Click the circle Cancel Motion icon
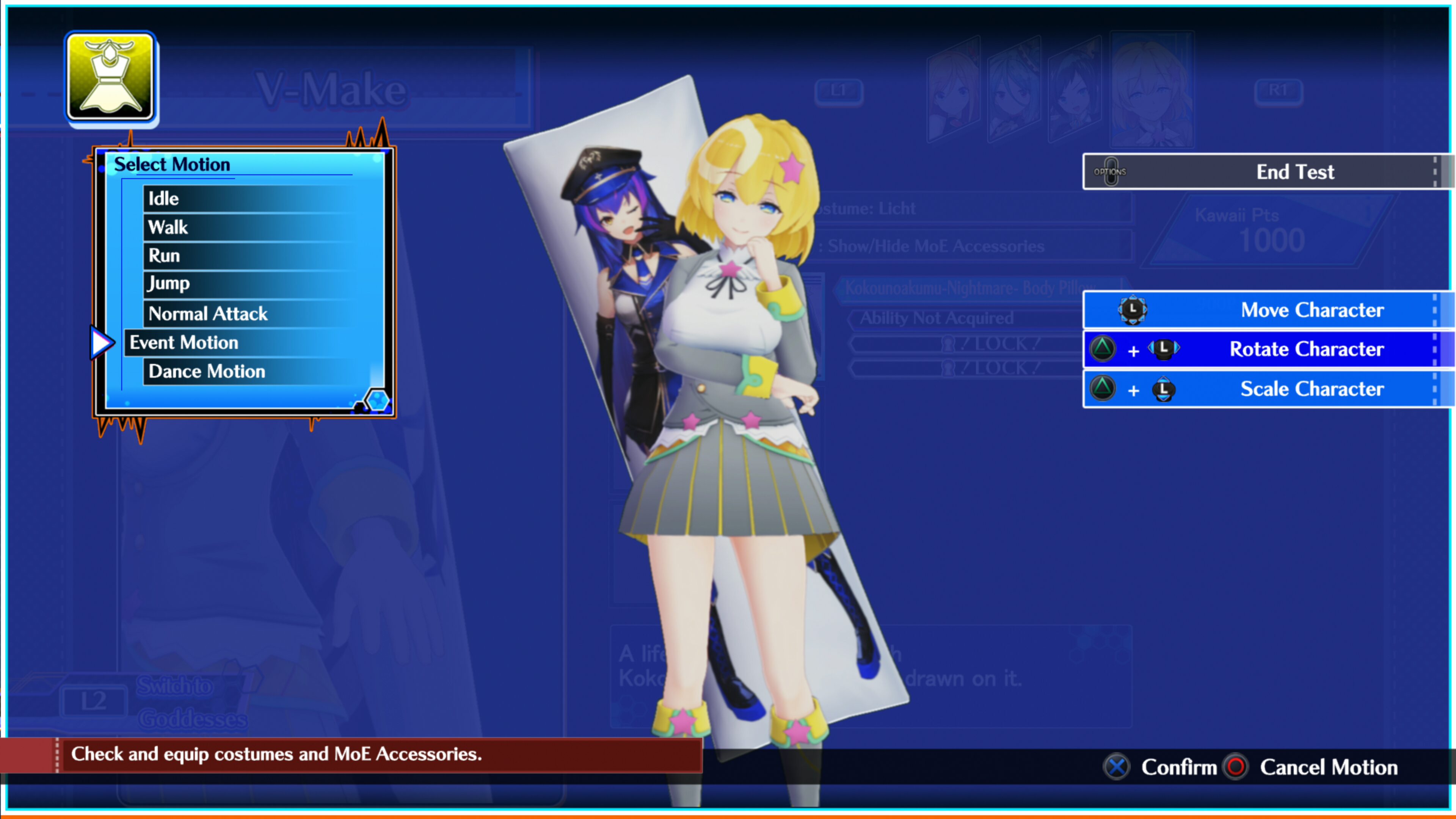The width and height of the screenshot is (1456, 819). (x=1236, y=767)
